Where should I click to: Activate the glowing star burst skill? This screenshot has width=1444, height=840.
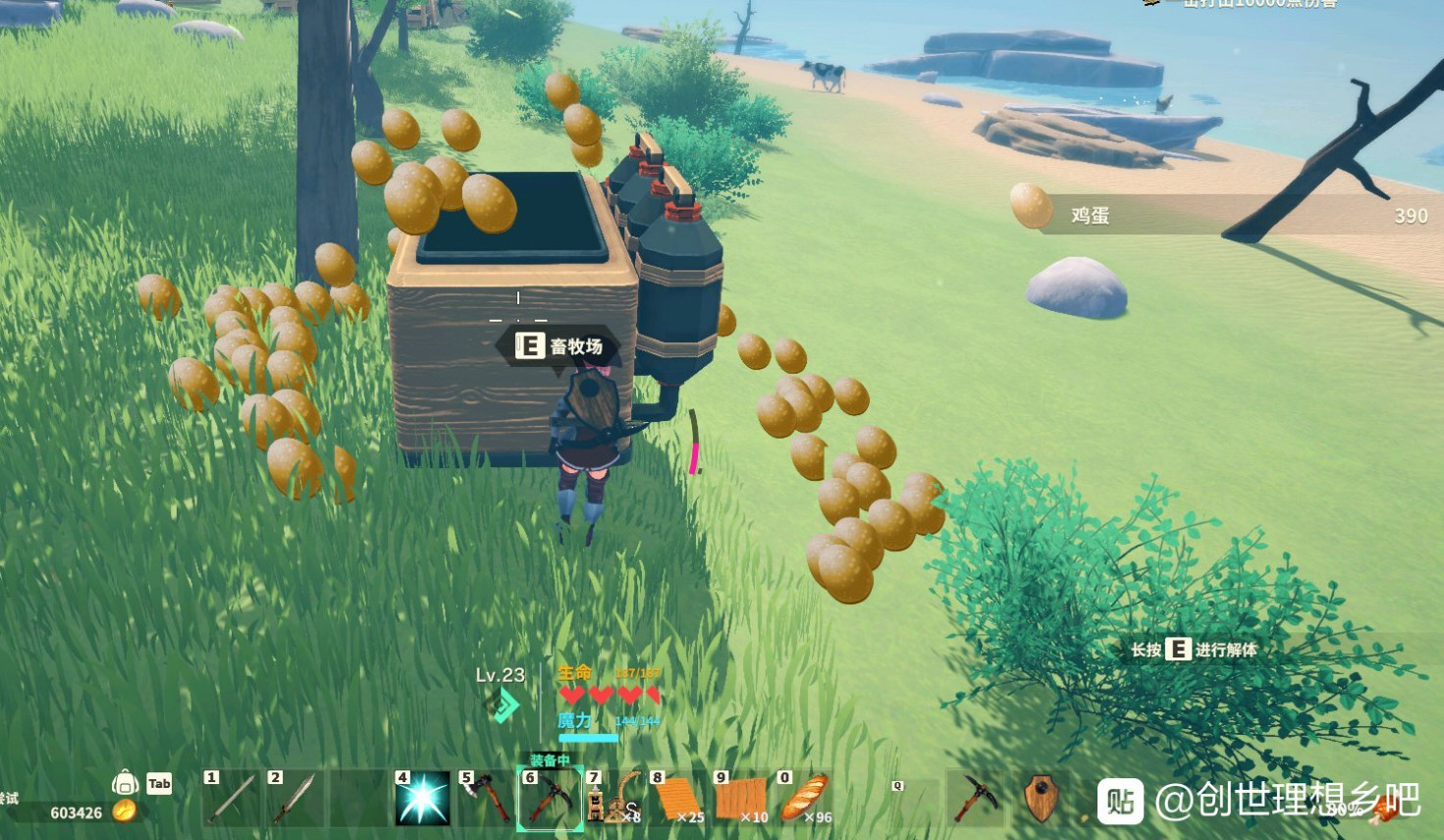click(x=422, y=799)
